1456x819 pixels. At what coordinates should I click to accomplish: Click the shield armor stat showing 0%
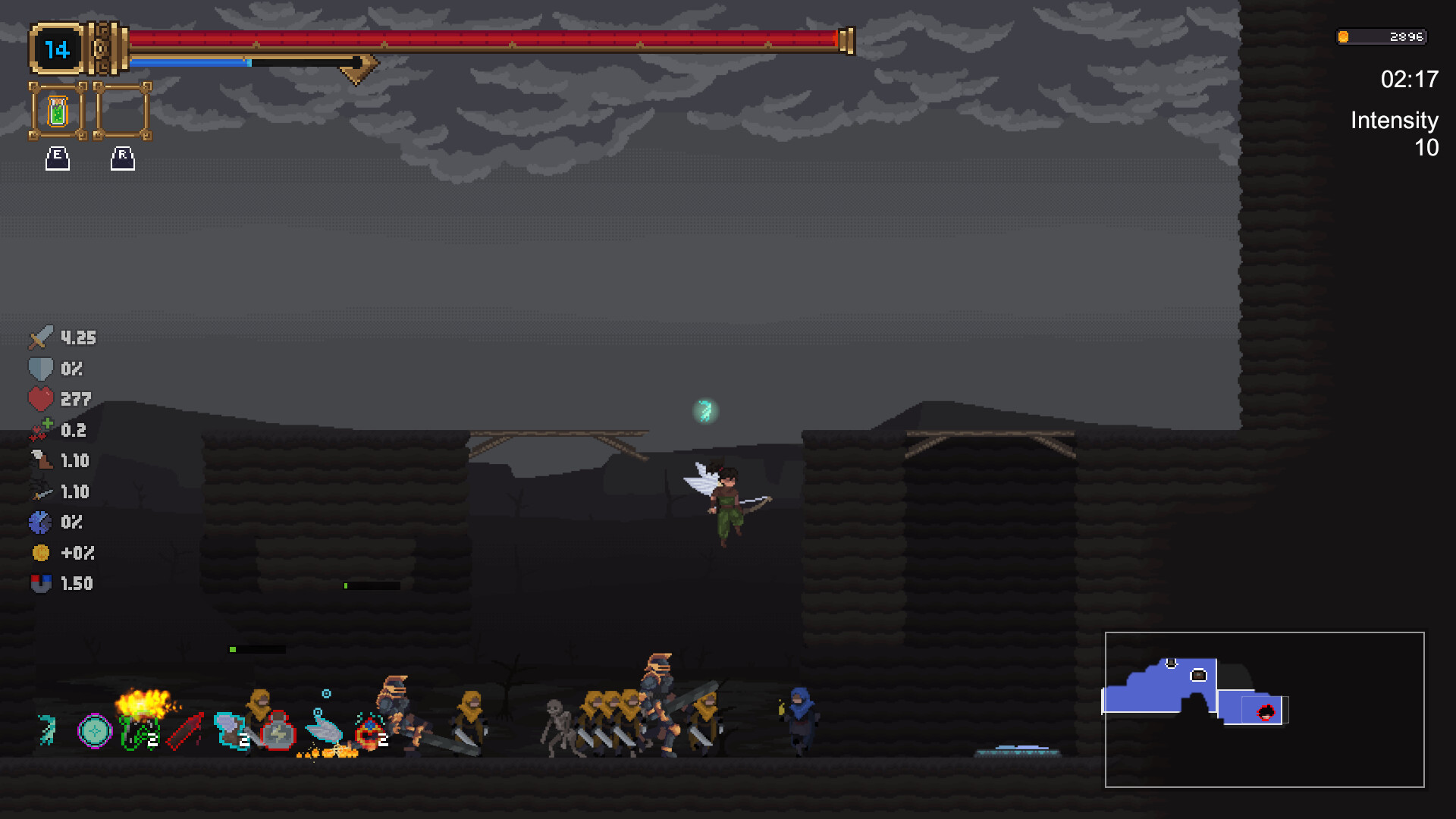tap(42, 369)
